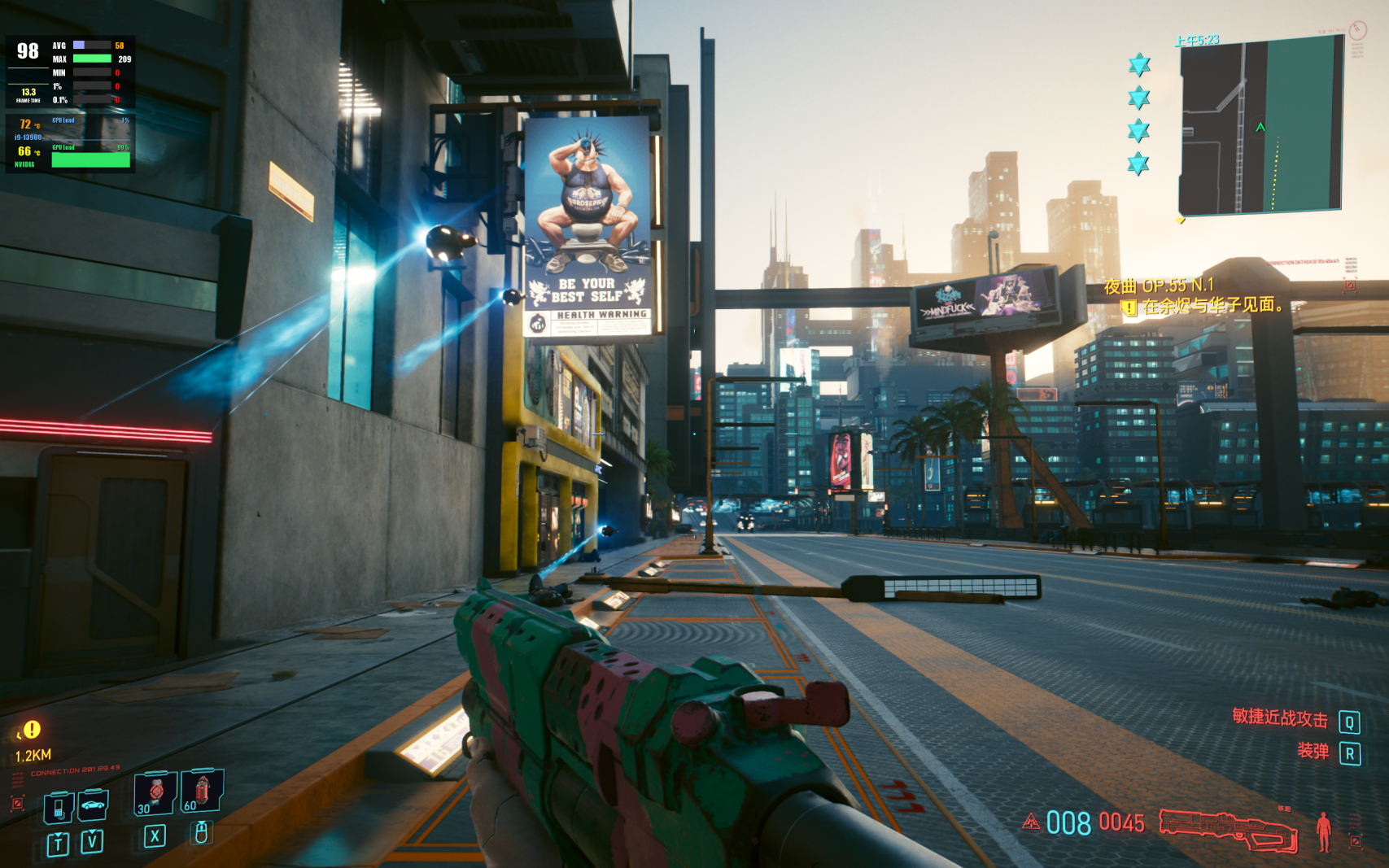
Task: Click the FPS performance overlay panel
Action: click(x=70, y=103)
